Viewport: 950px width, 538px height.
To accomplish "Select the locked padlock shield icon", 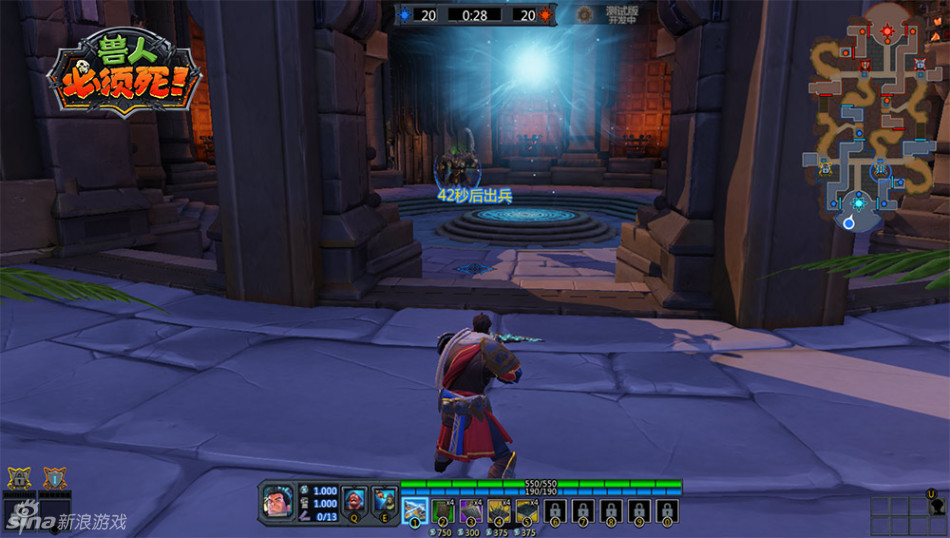I will click(18, 478).
